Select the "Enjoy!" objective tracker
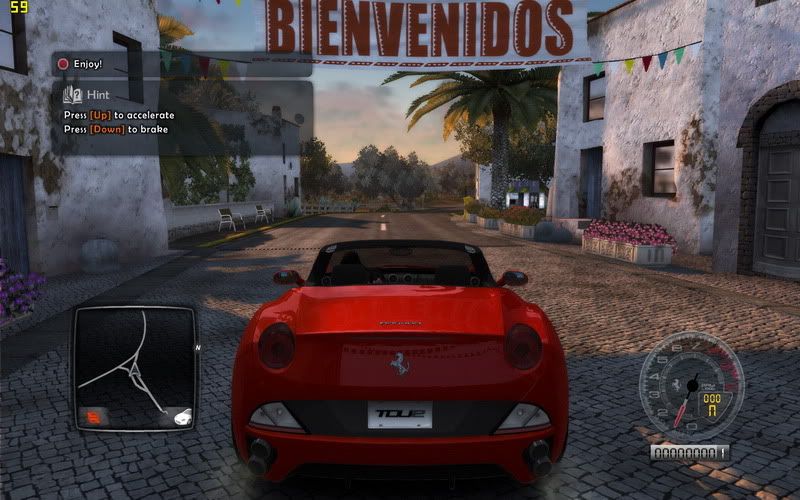Image resolution: width=800 pixels, height=500 pixels. pos(90,63)
